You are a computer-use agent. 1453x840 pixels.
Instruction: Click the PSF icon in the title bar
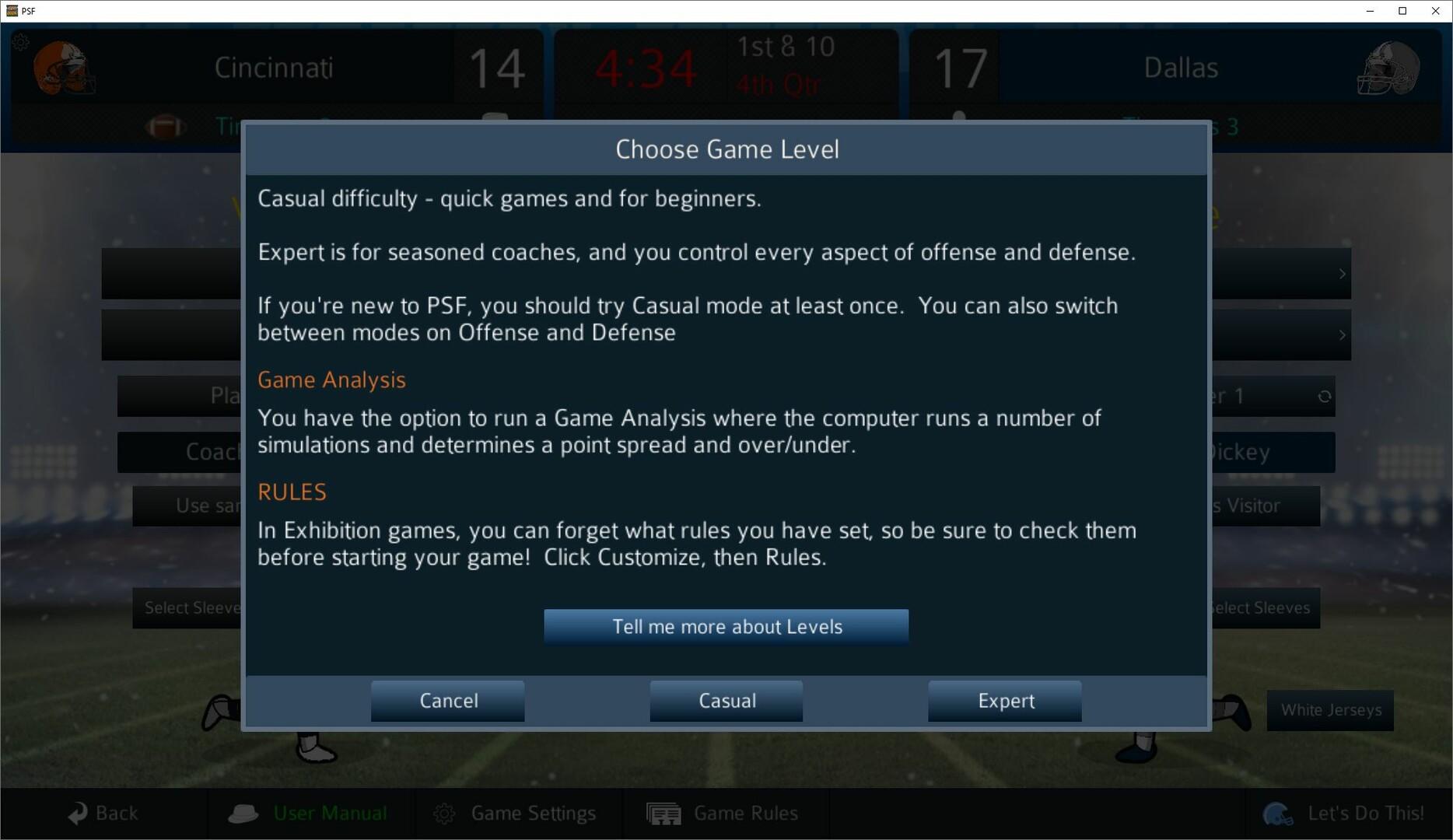click(x=12, y=11)
